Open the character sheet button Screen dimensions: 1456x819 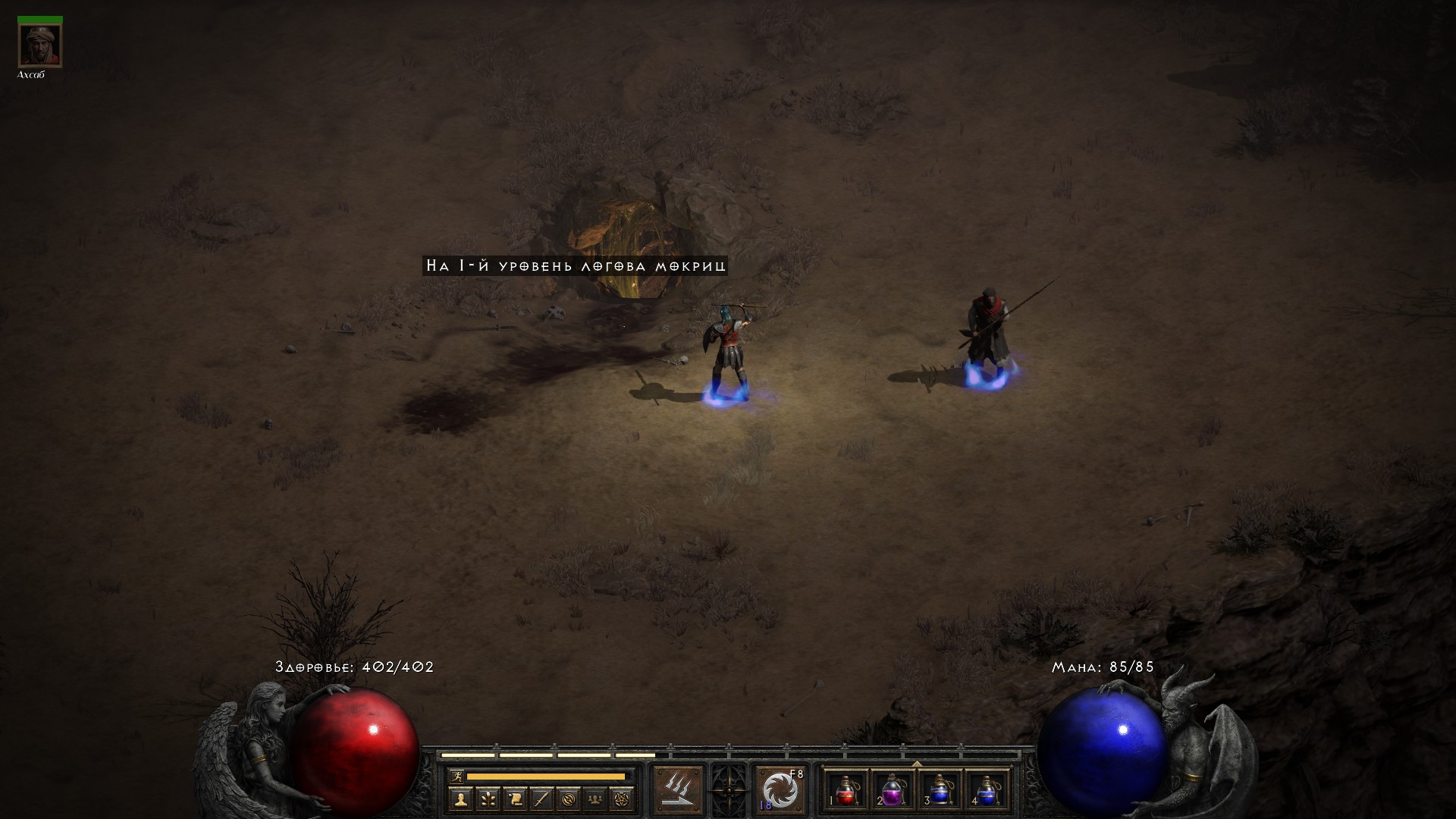pyautogui.click(x=460, y=799)
